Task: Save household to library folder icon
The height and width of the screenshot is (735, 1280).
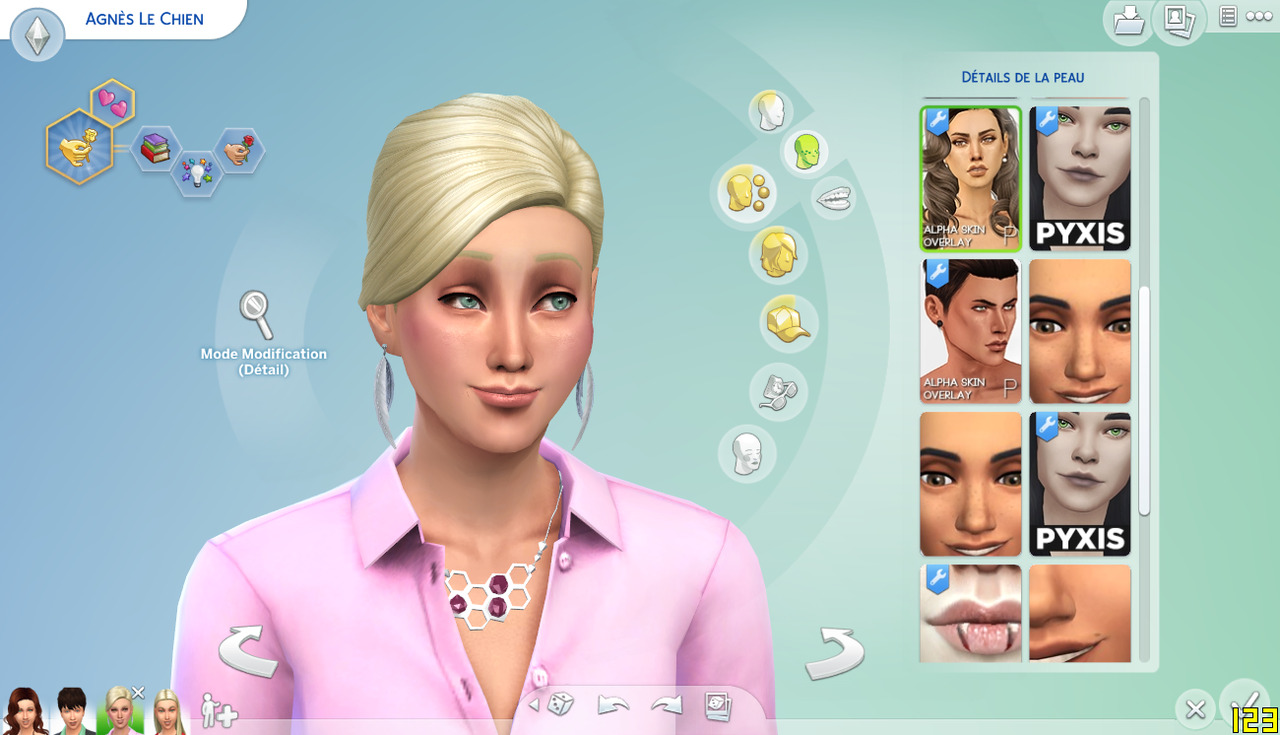Action: (x=1128, y=20)
